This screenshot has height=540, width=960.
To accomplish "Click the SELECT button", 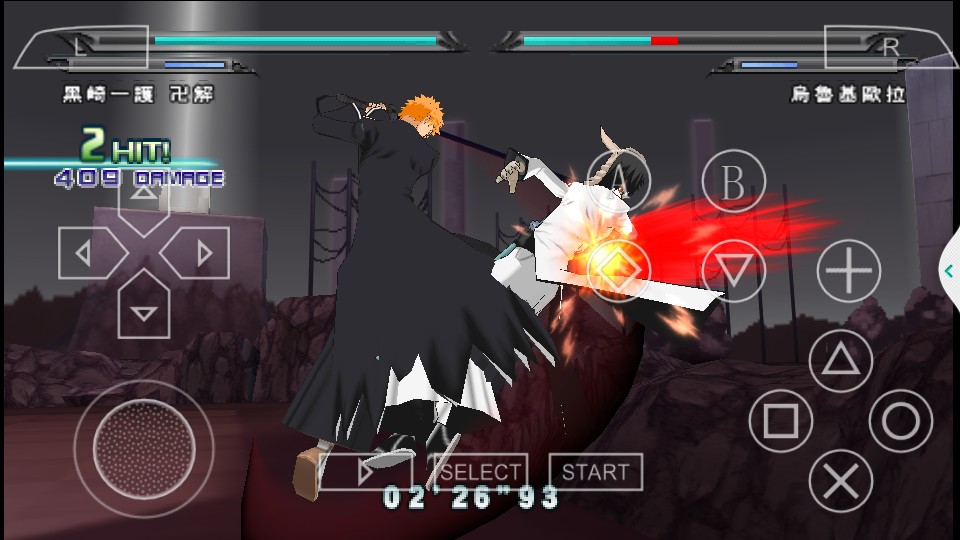I will pos(480,472).
